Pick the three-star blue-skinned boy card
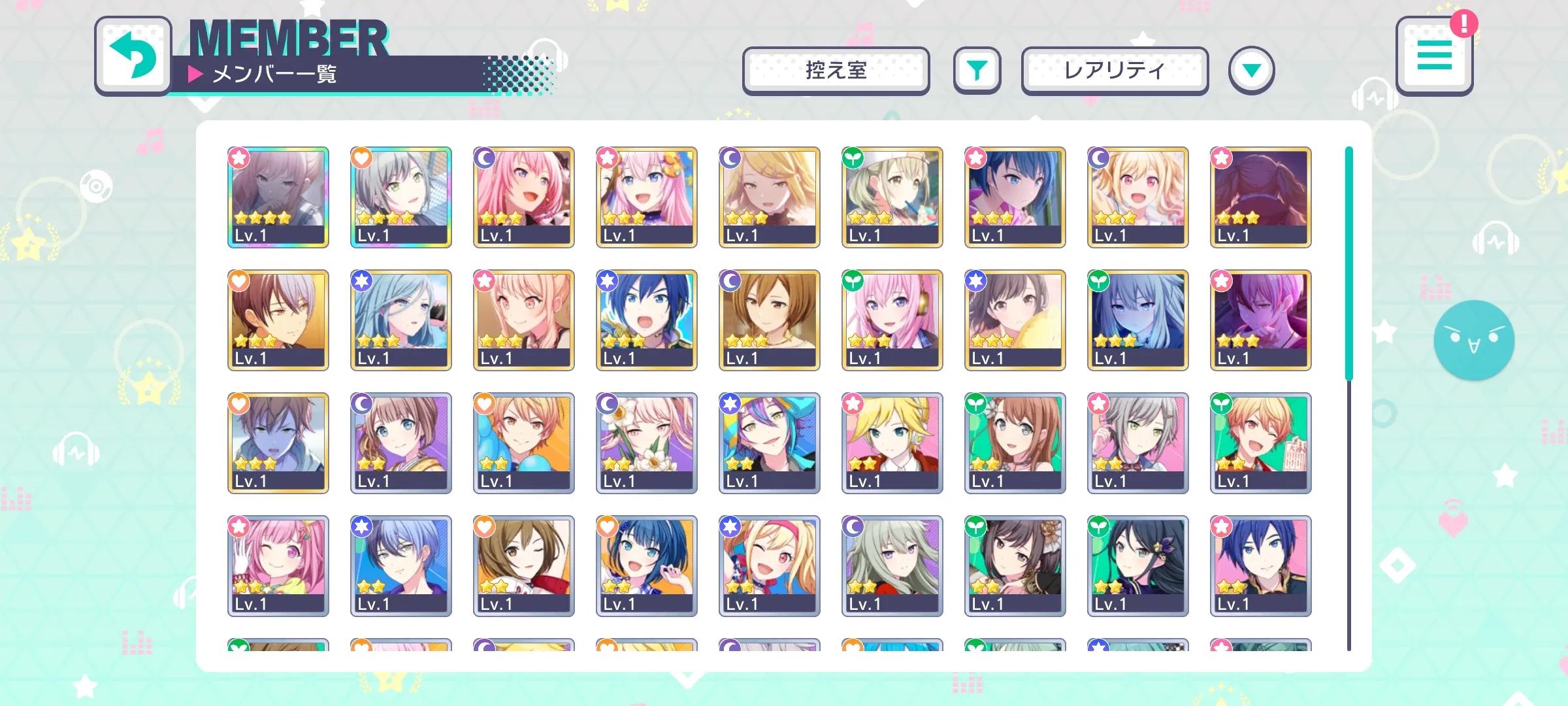1568x706 pixels. (278, 443)
